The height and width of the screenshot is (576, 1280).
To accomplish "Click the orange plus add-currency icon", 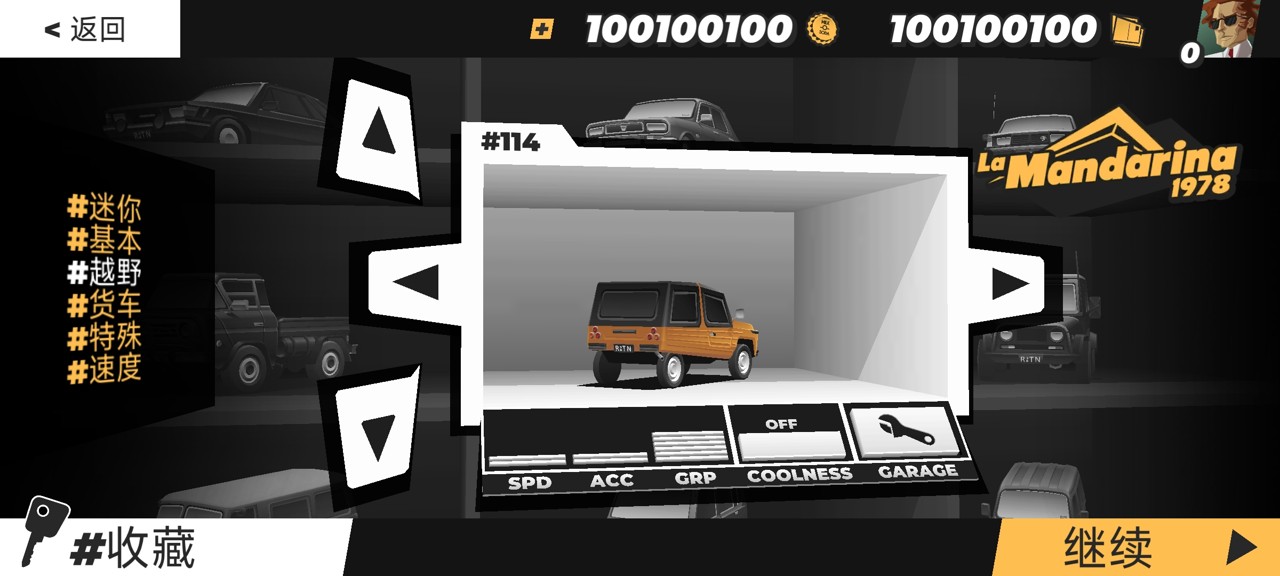I will [x=541, y=29].
